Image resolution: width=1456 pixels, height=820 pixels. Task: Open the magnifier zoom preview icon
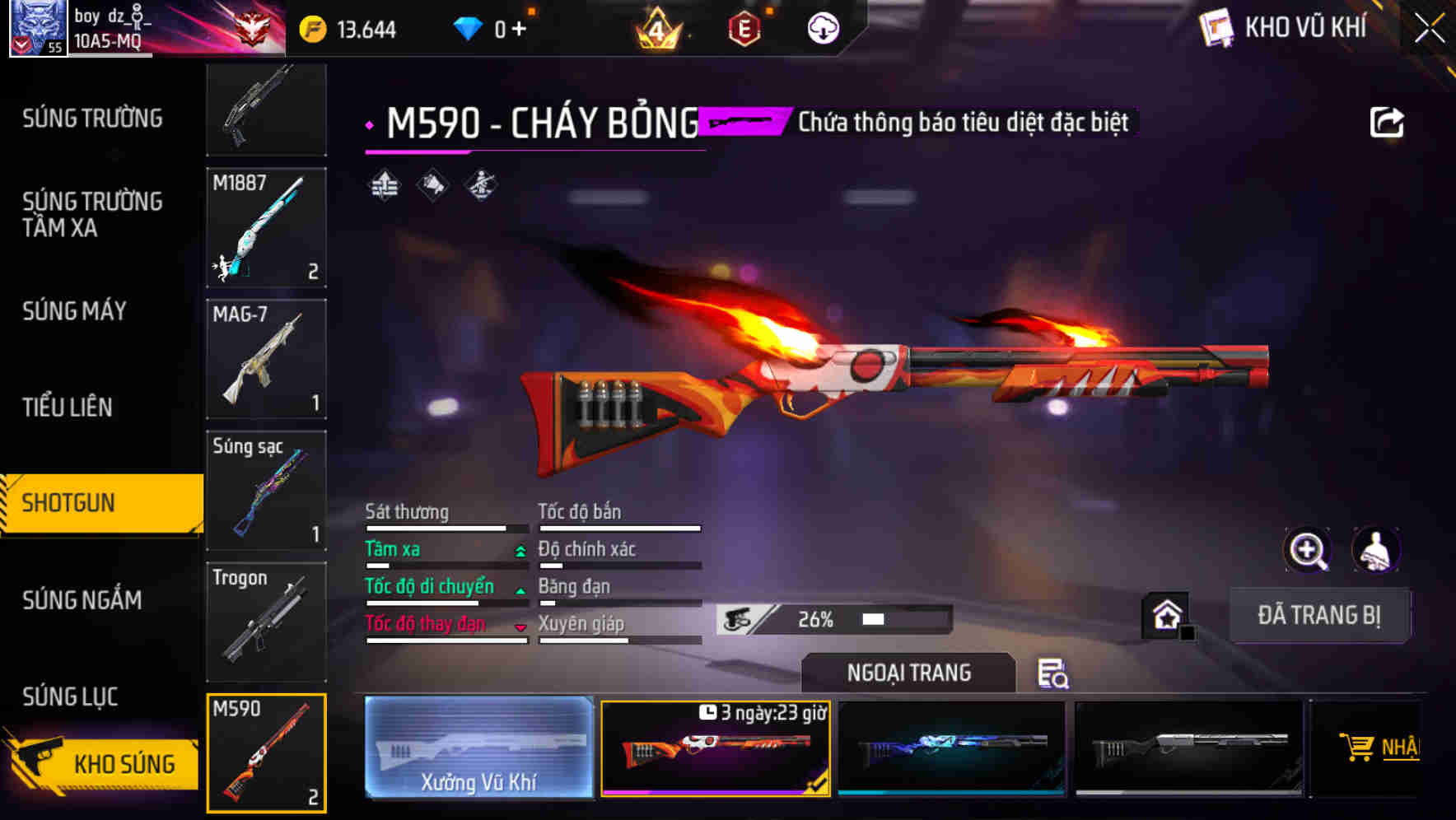1308,550
